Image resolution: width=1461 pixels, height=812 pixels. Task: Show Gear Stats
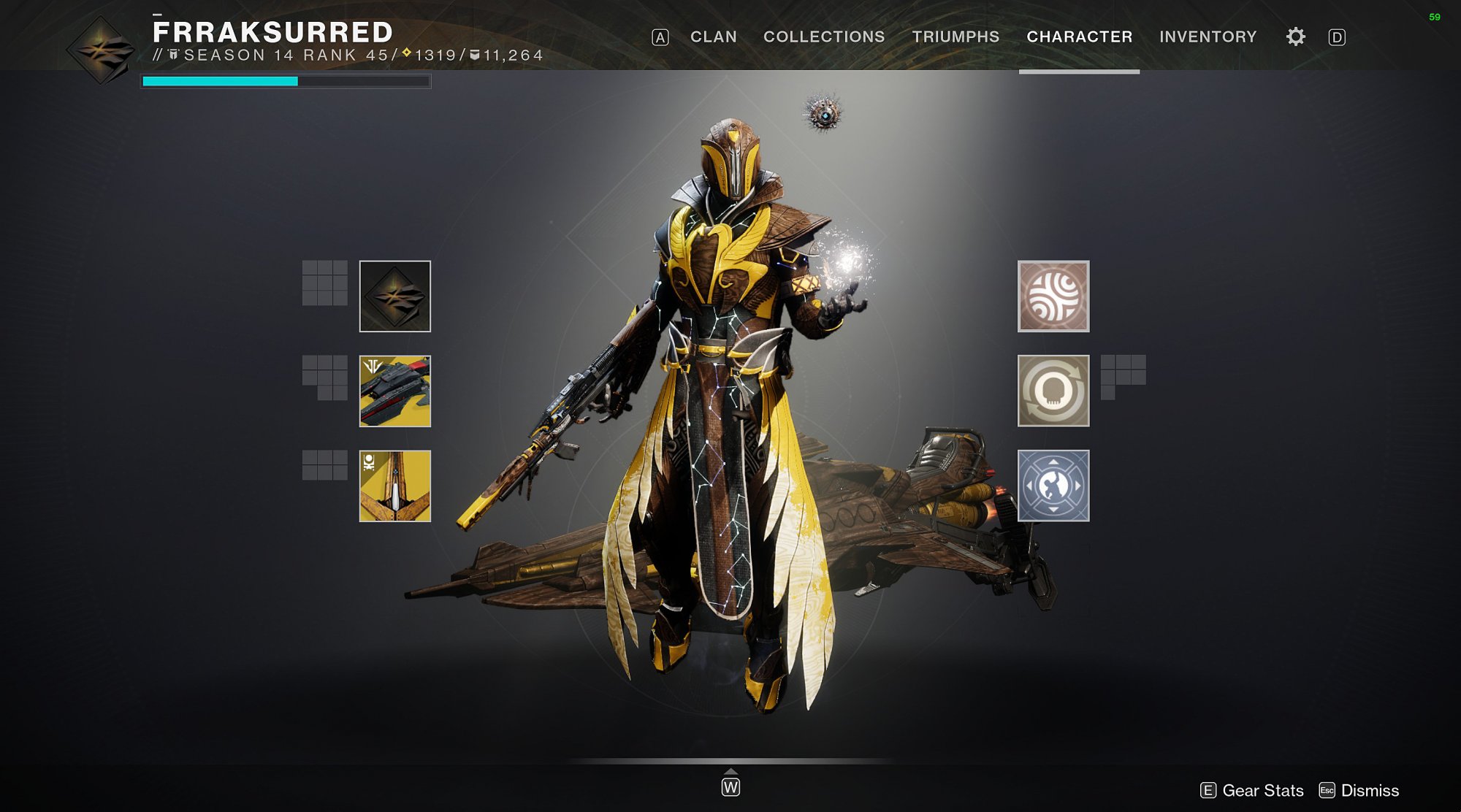point(1252,790)
